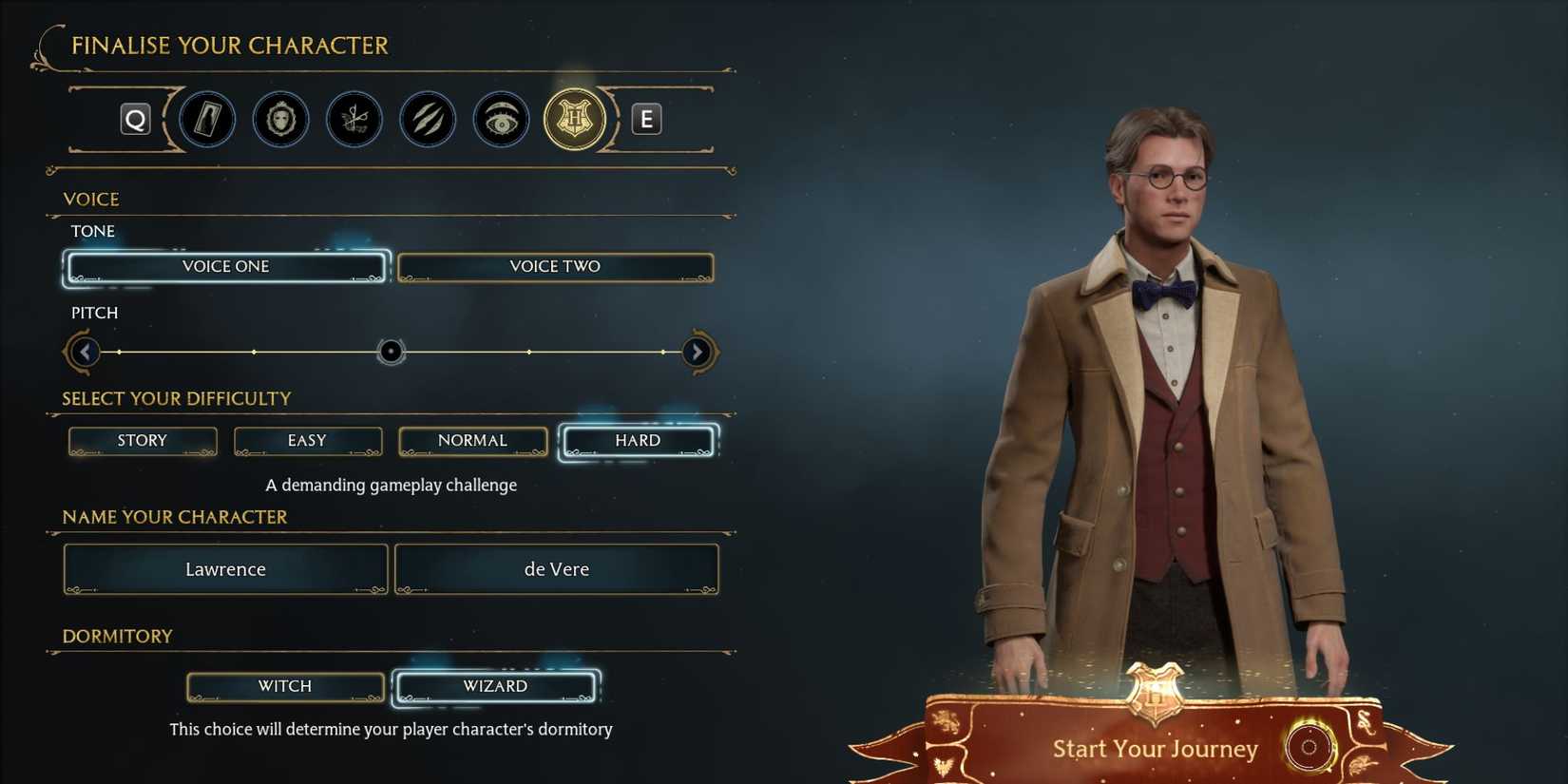Click the Lawrence first name field

point(225,568)
